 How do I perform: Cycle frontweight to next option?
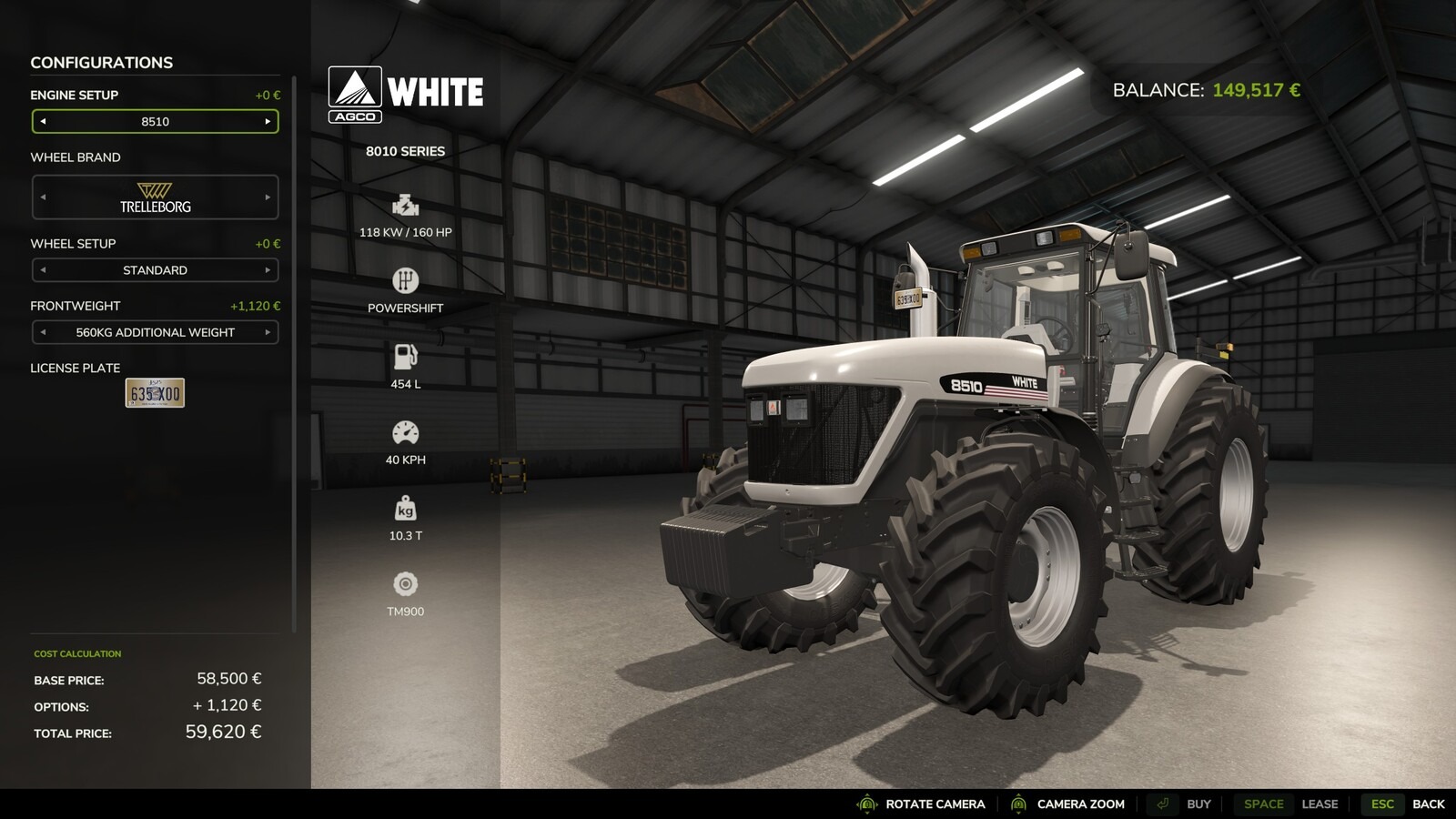coord(268,332)
